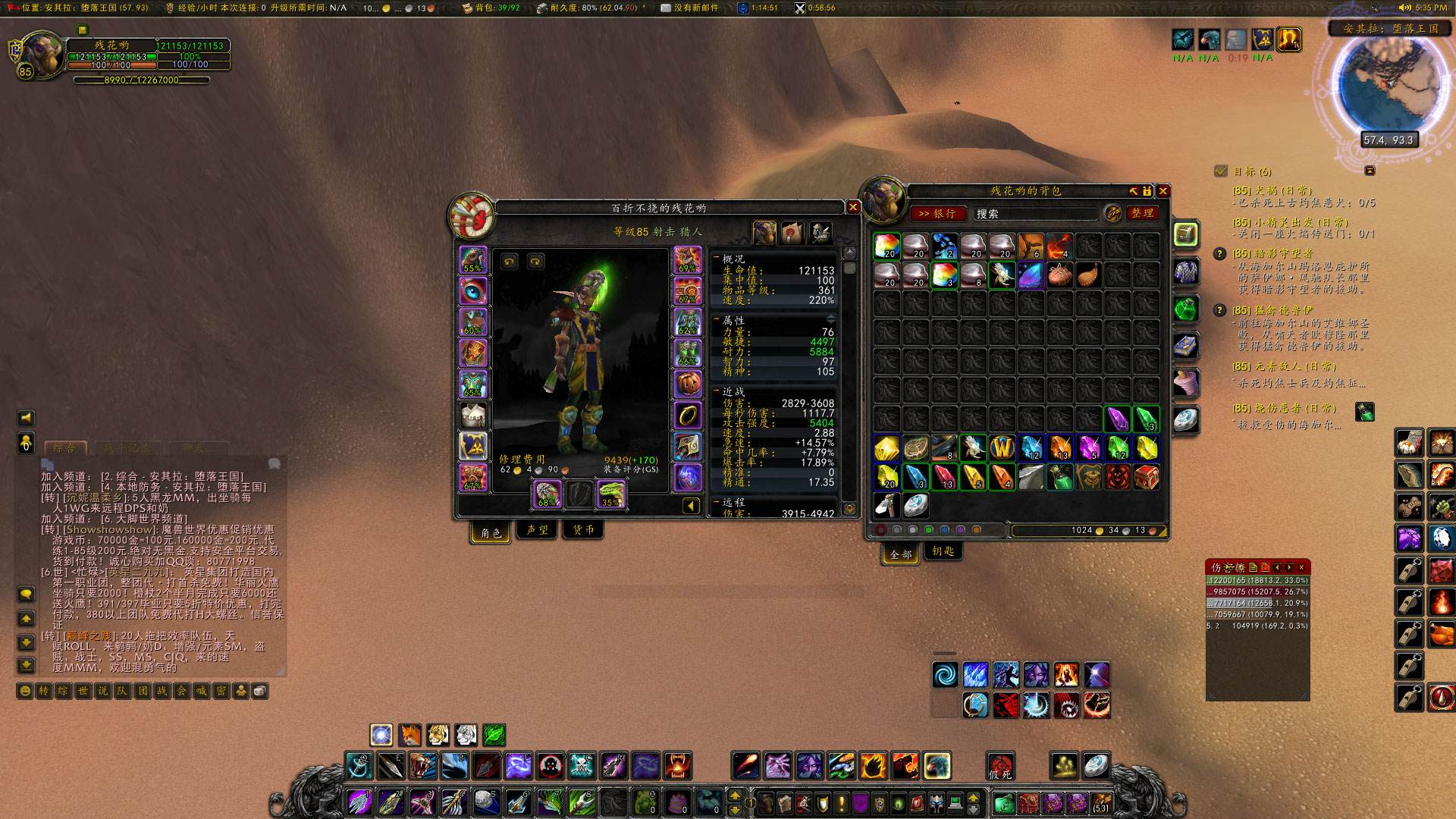Switch to the 货币 currency tab
Image resolution: width=1456 pixels, height=819 pixels.
(x=583, y=530)
